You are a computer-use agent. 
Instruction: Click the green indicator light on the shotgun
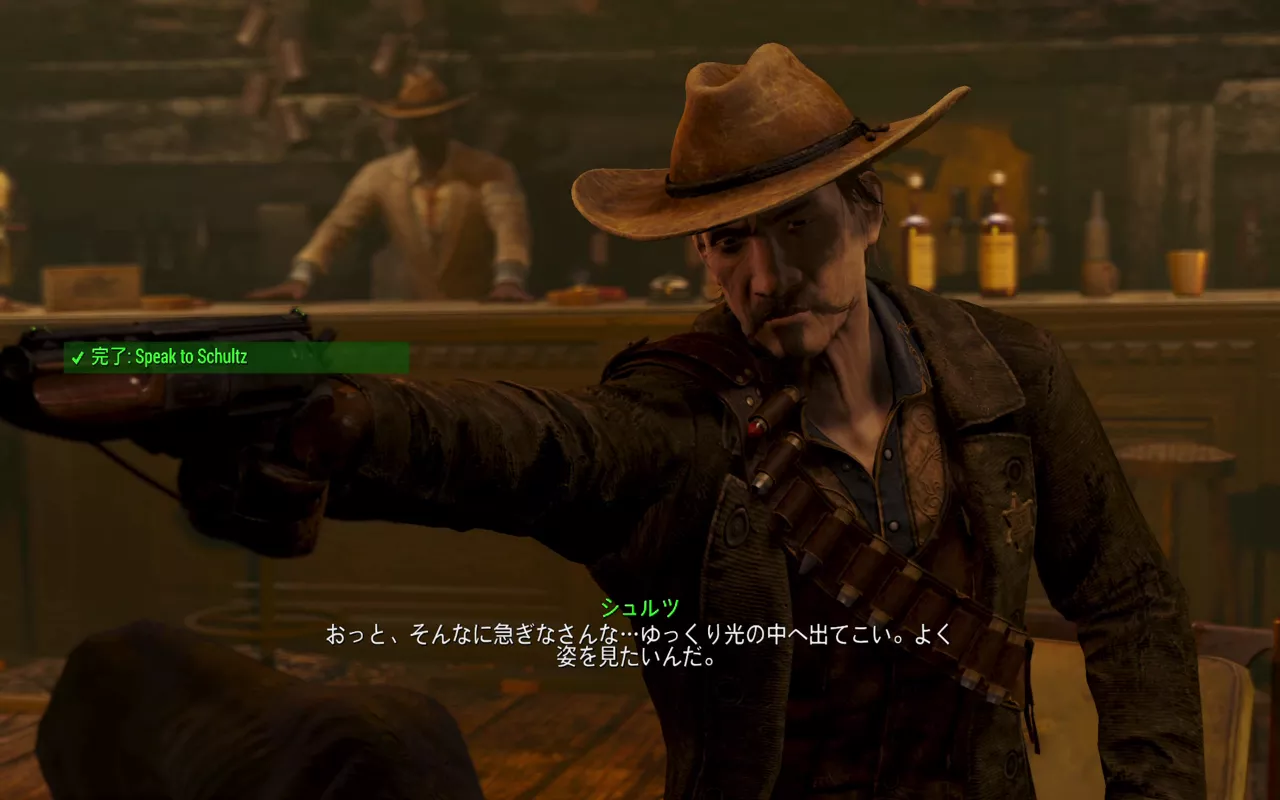[297, 314]
